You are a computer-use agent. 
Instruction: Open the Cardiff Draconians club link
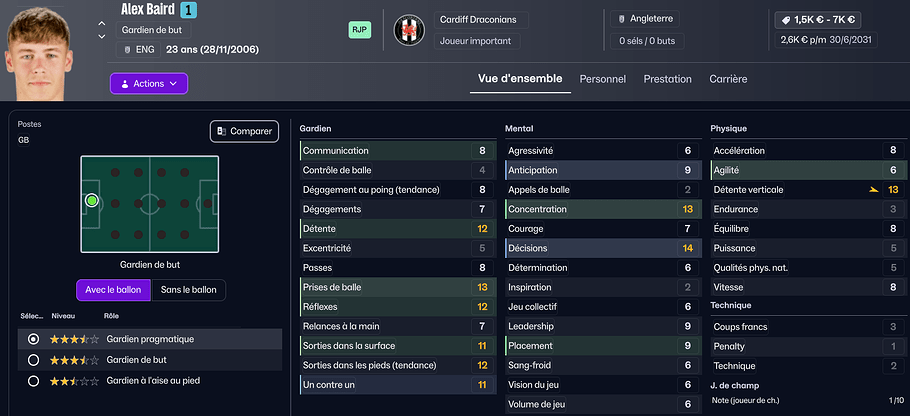tap(482, 20)
